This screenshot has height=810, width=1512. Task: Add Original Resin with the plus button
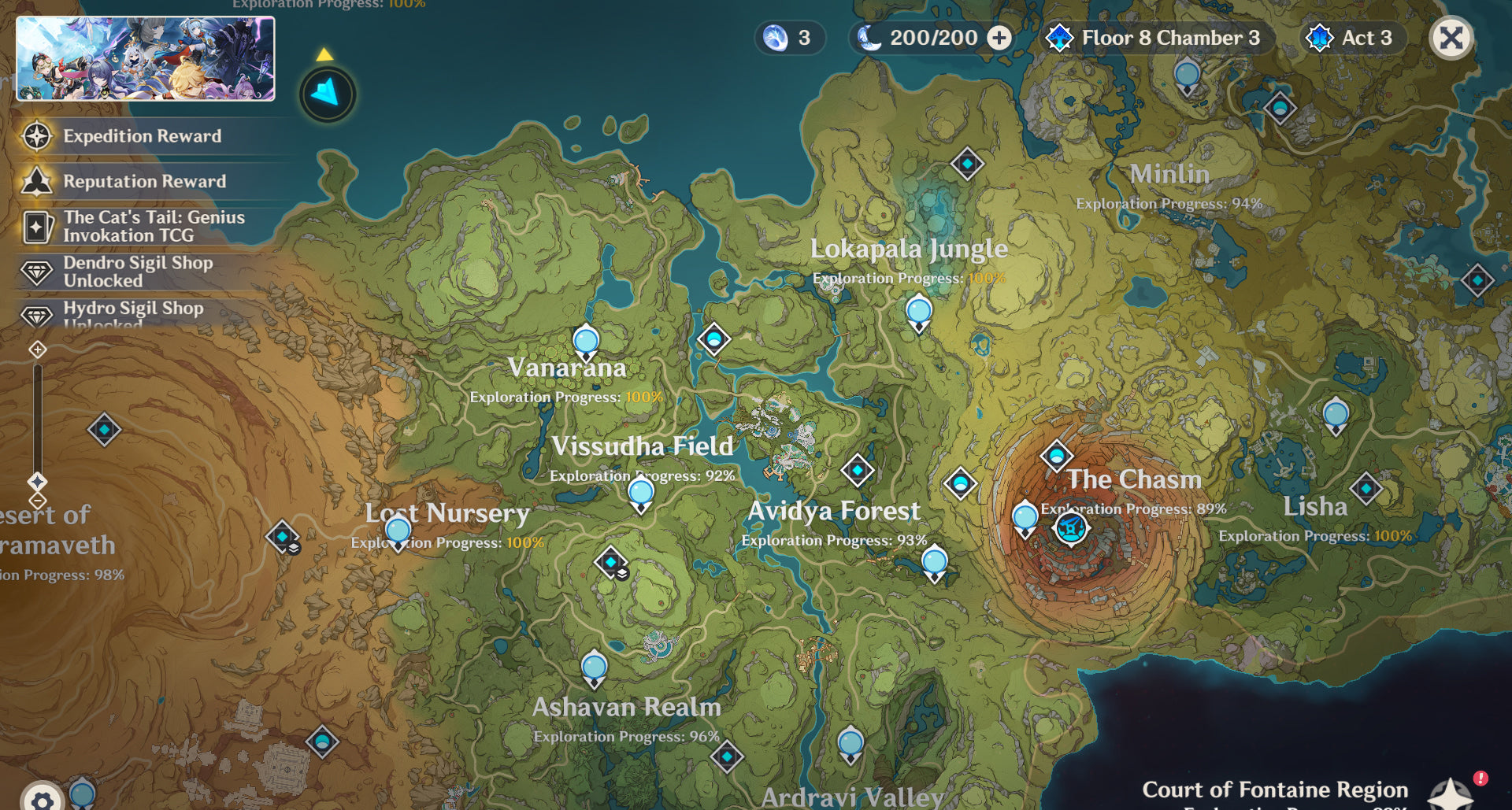pyautogui.click(x=999, y=38)
